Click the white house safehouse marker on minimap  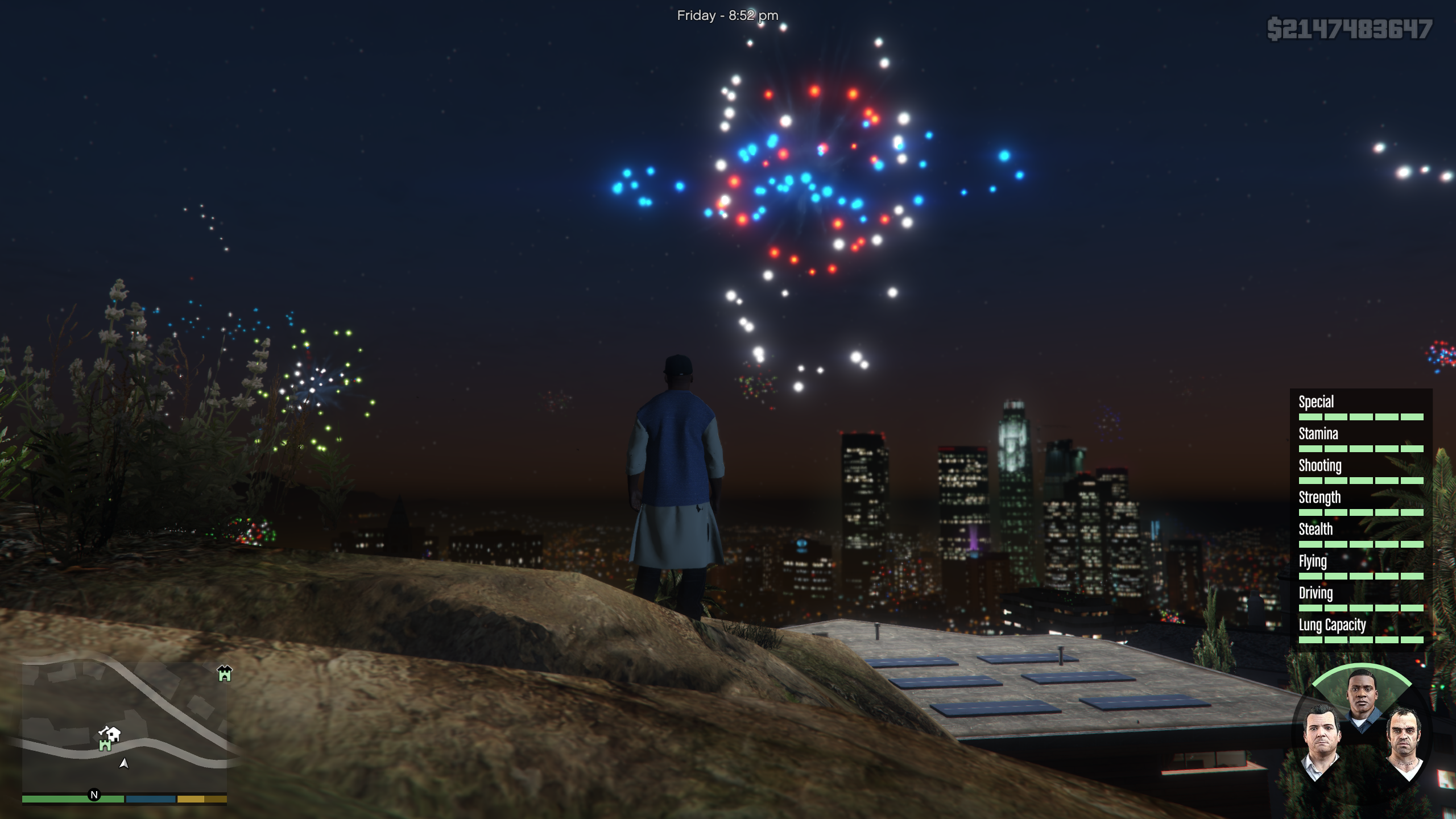point(113,734)
